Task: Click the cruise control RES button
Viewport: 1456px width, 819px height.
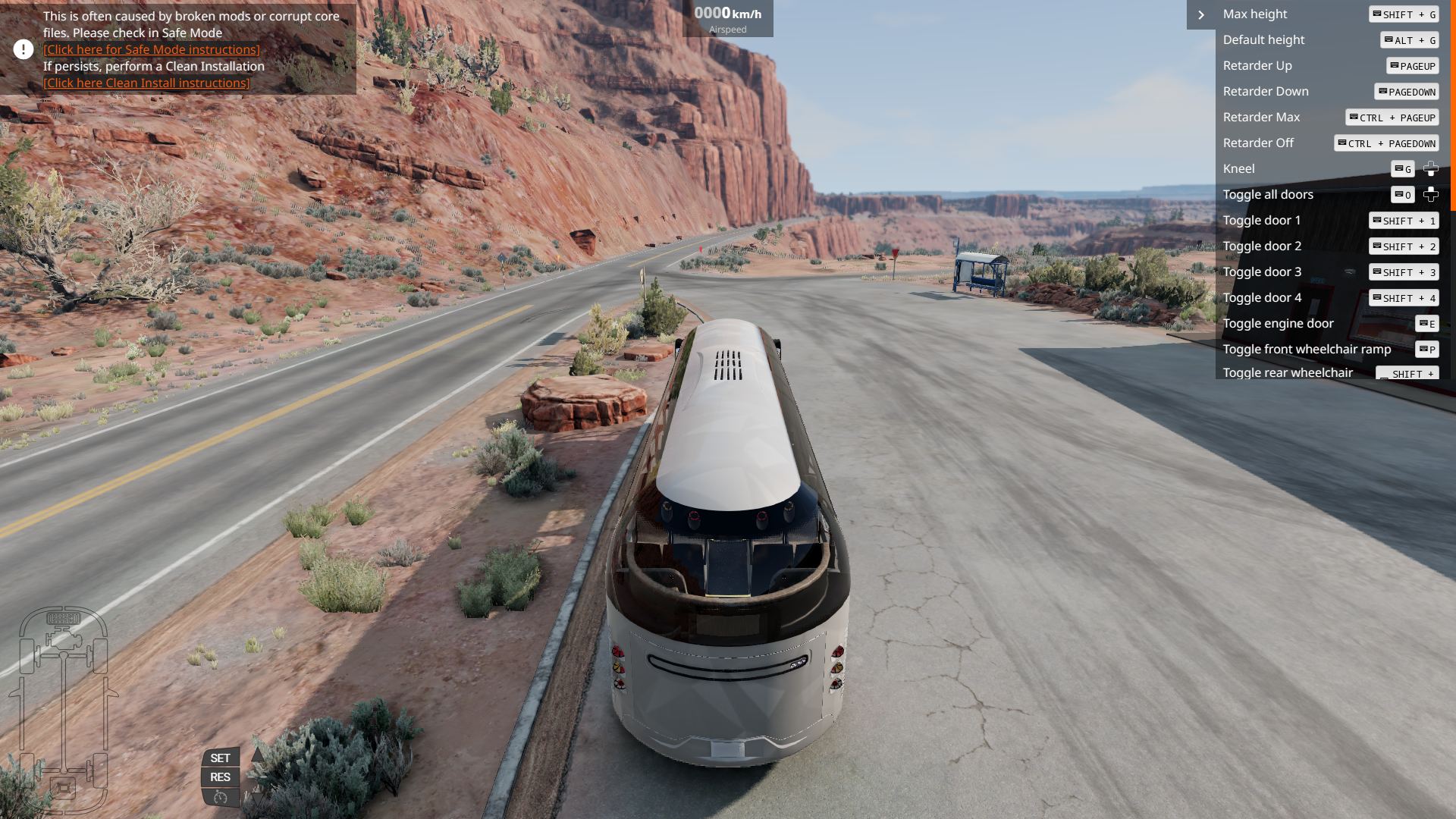Action: point(220,777)
